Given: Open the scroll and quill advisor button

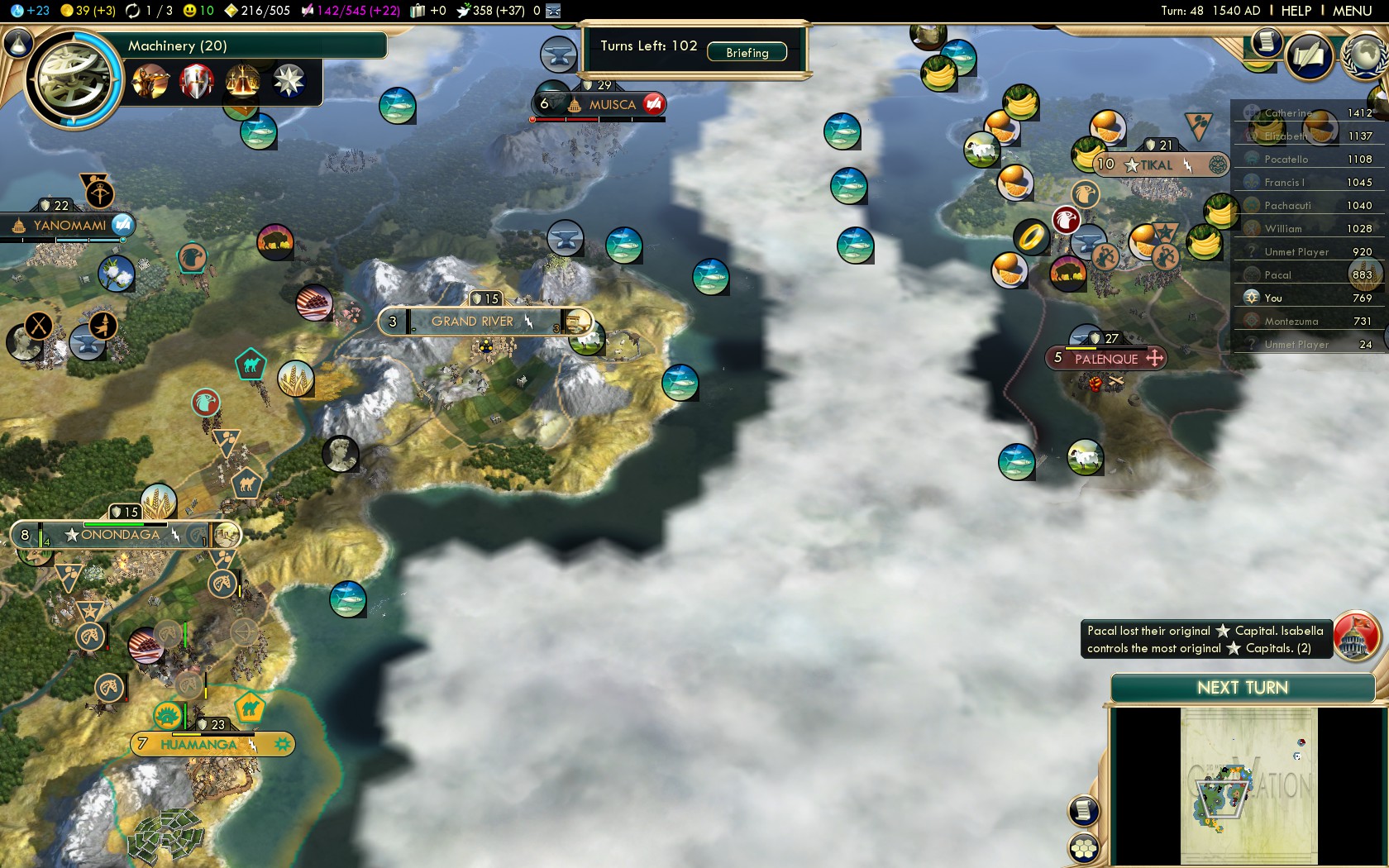Looking at the screenshot, I should coord(1310,56).
